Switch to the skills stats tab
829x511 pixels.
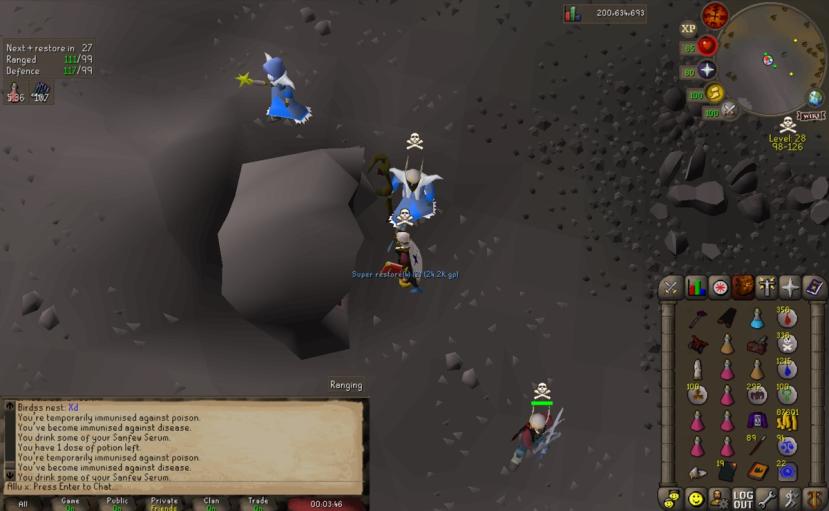pyautogui.click(x=695, y=288)
